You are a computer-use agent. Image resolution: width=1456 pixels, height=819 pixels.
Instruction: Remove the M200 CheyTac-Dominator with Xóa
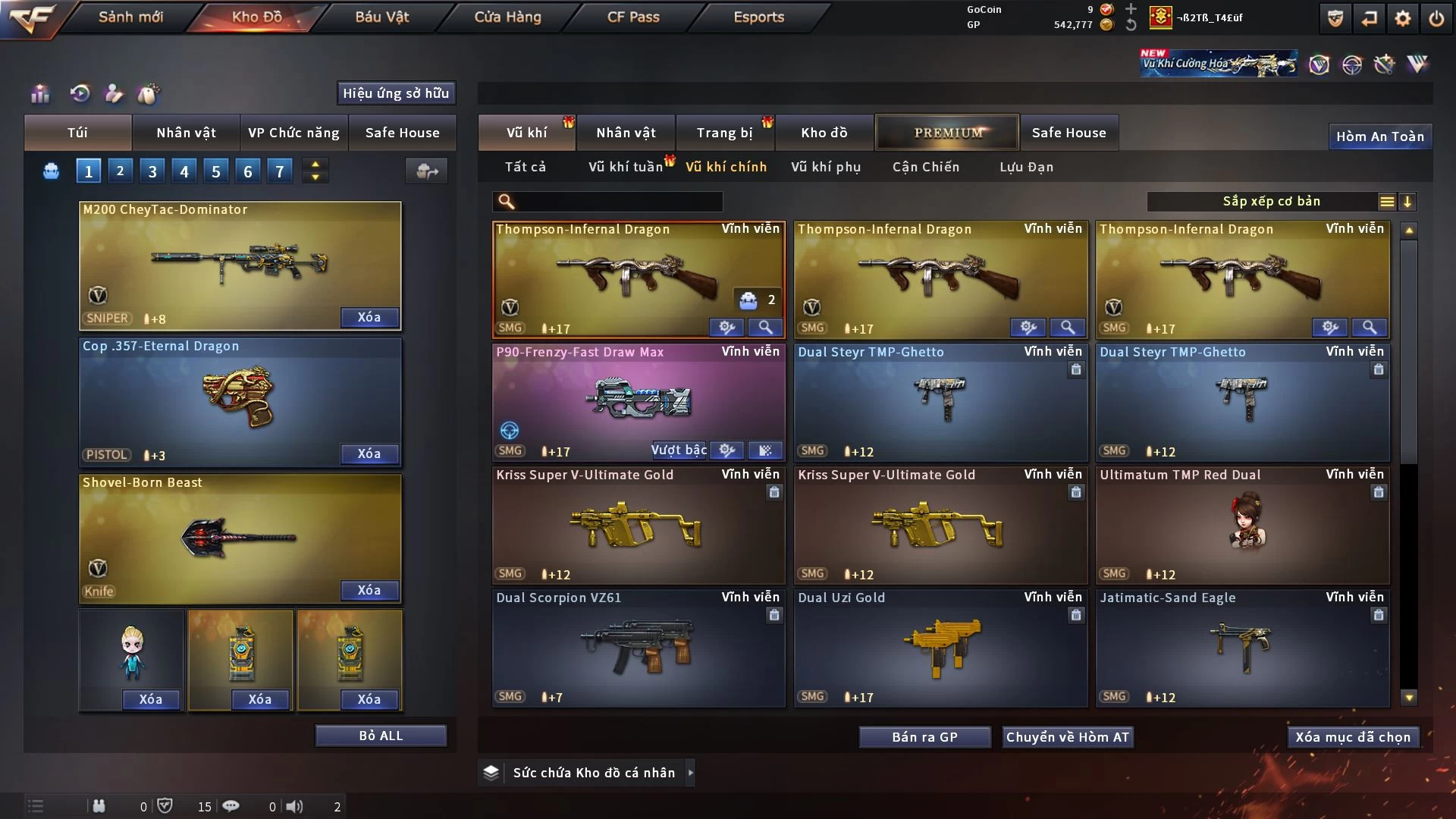[369, 317]
